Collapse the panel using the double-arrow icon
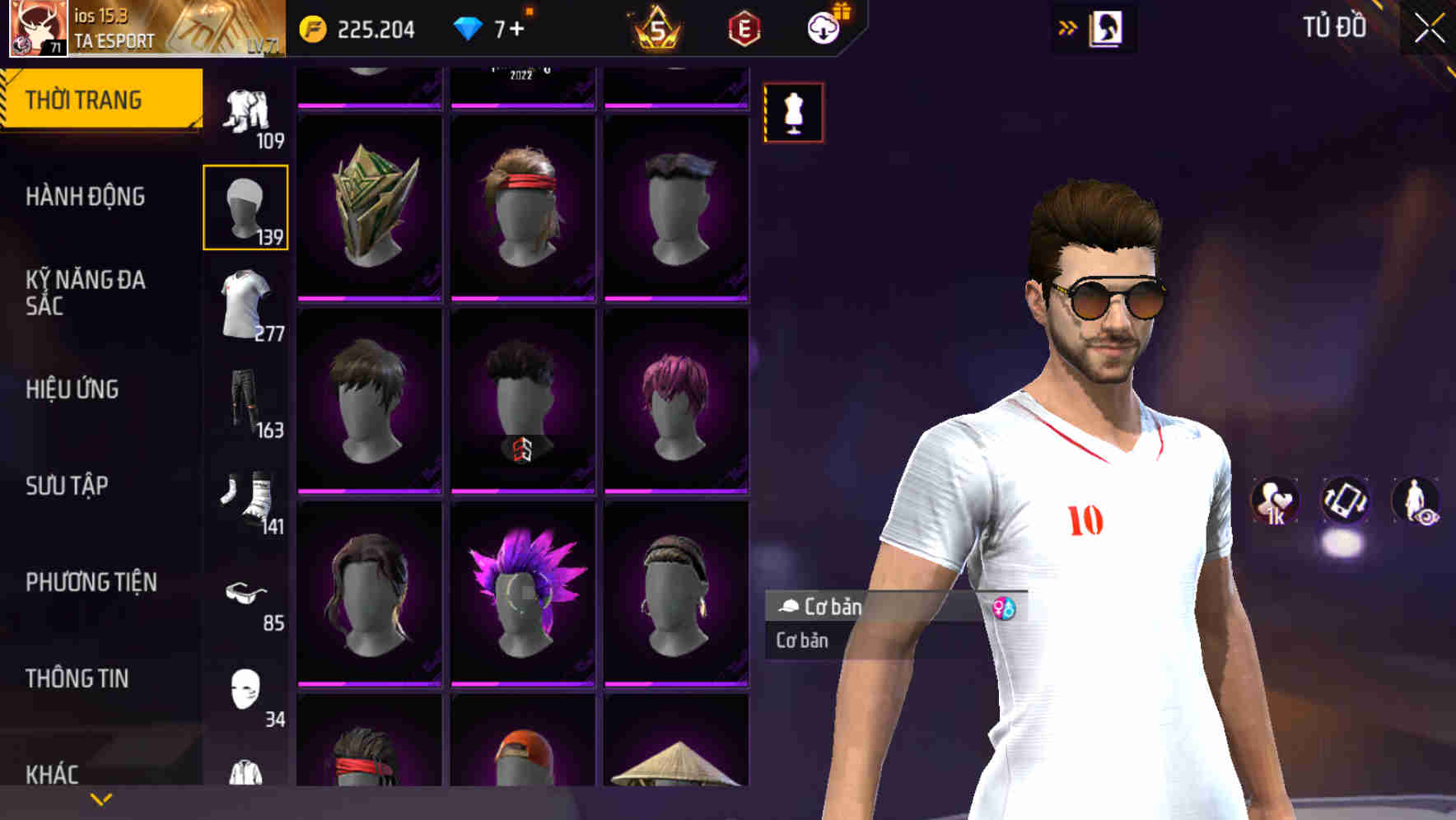Viewport: 1456px width, 820px height. 1068,26
